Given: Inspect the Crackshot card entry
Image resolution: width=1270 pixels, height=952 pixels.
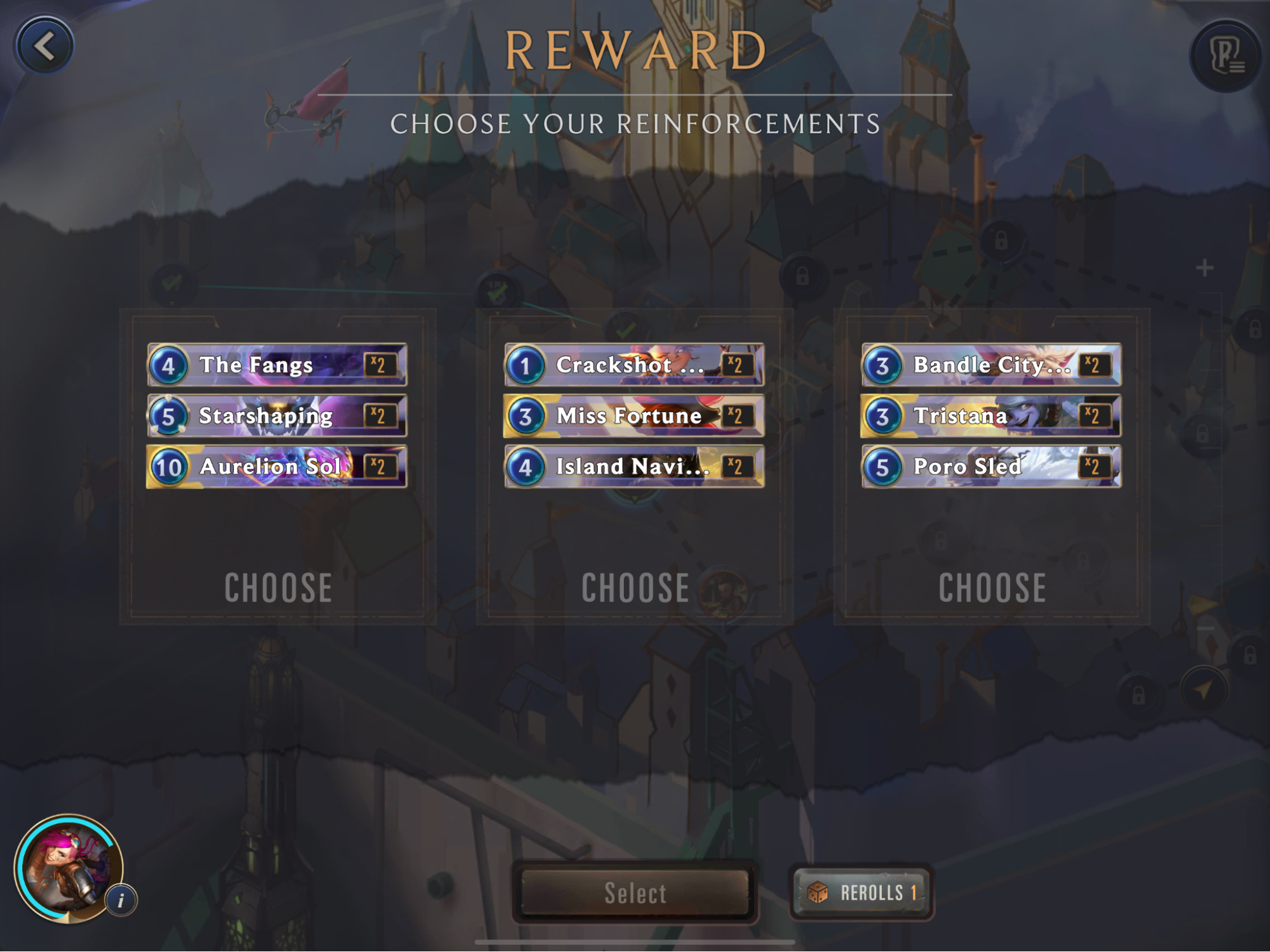Looking at the screenshot, I should pyautogui.click(x=634, y=365).
